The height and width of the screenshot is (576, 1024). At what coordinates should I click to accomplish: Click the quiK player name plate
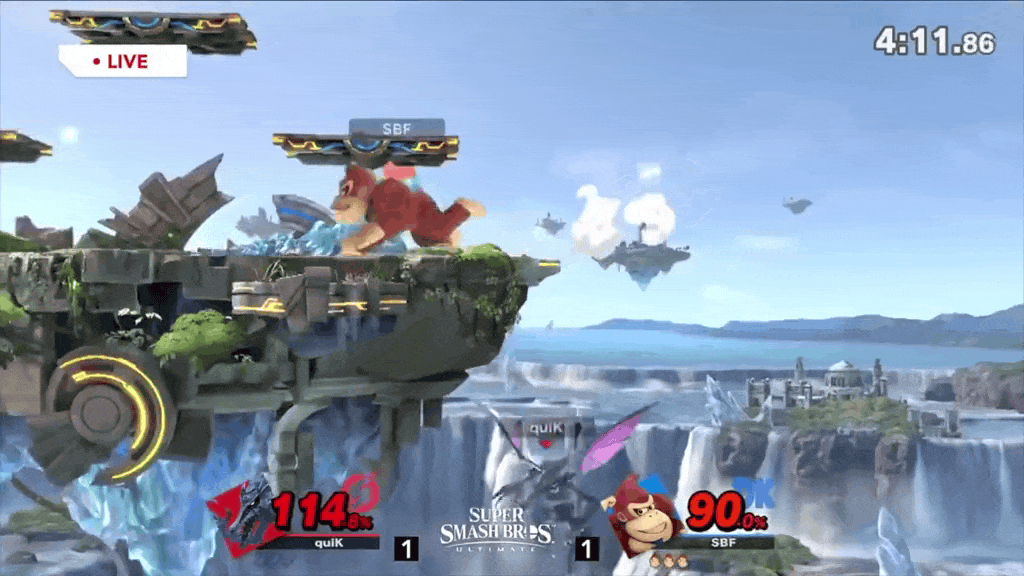click(x=322, y=542)
